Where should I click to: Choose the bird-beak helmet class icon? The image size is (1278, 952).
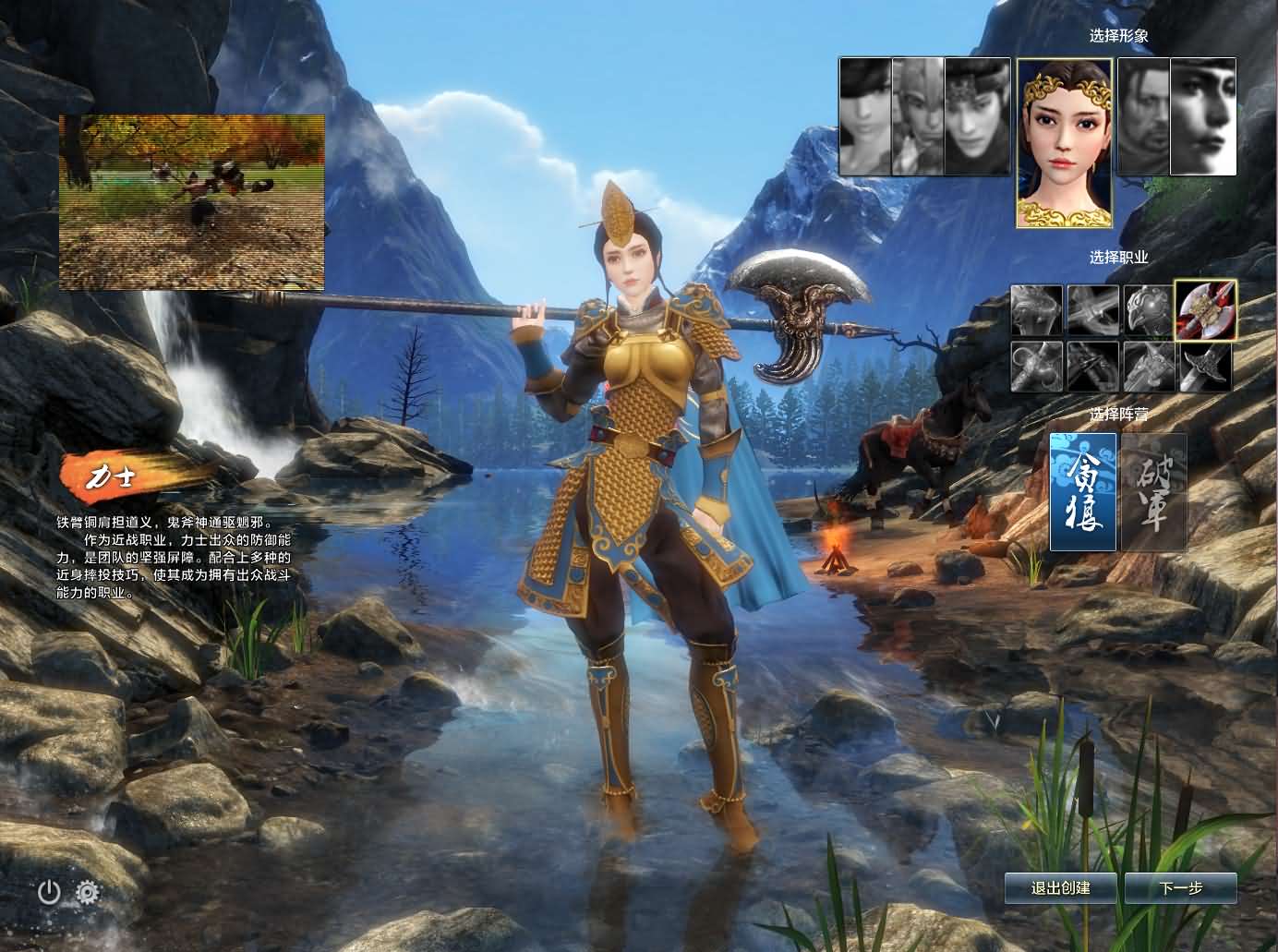pos(1148,309)
